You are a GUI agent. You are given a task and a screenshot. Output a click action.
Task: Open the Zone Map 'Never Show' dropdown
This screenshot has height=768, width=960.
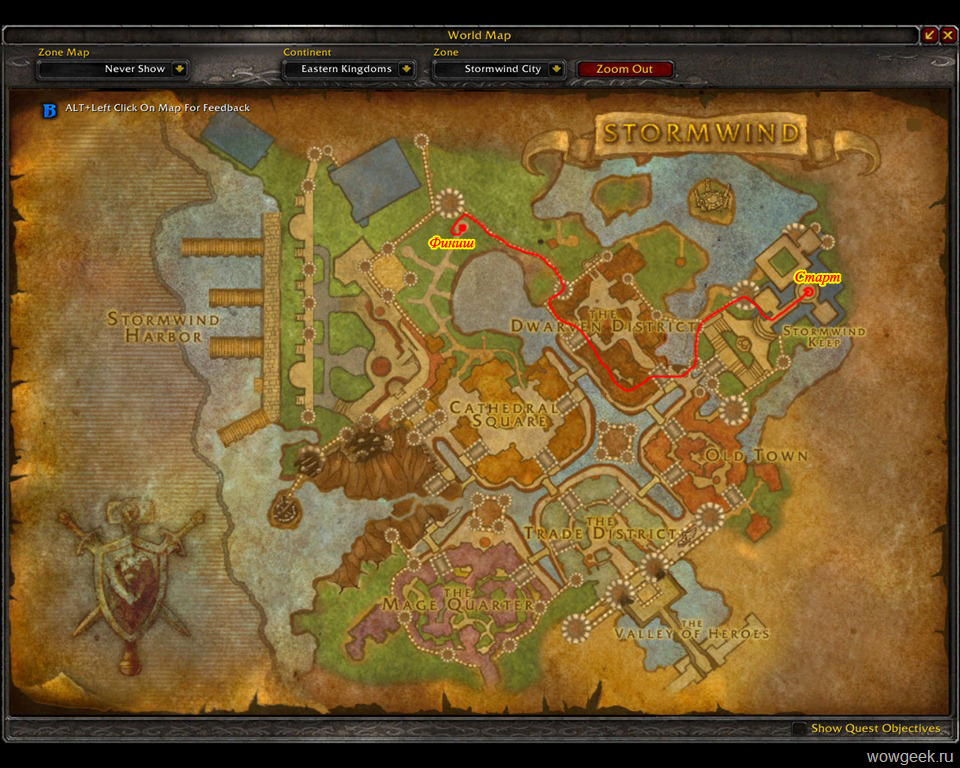[x=179, y=69]
